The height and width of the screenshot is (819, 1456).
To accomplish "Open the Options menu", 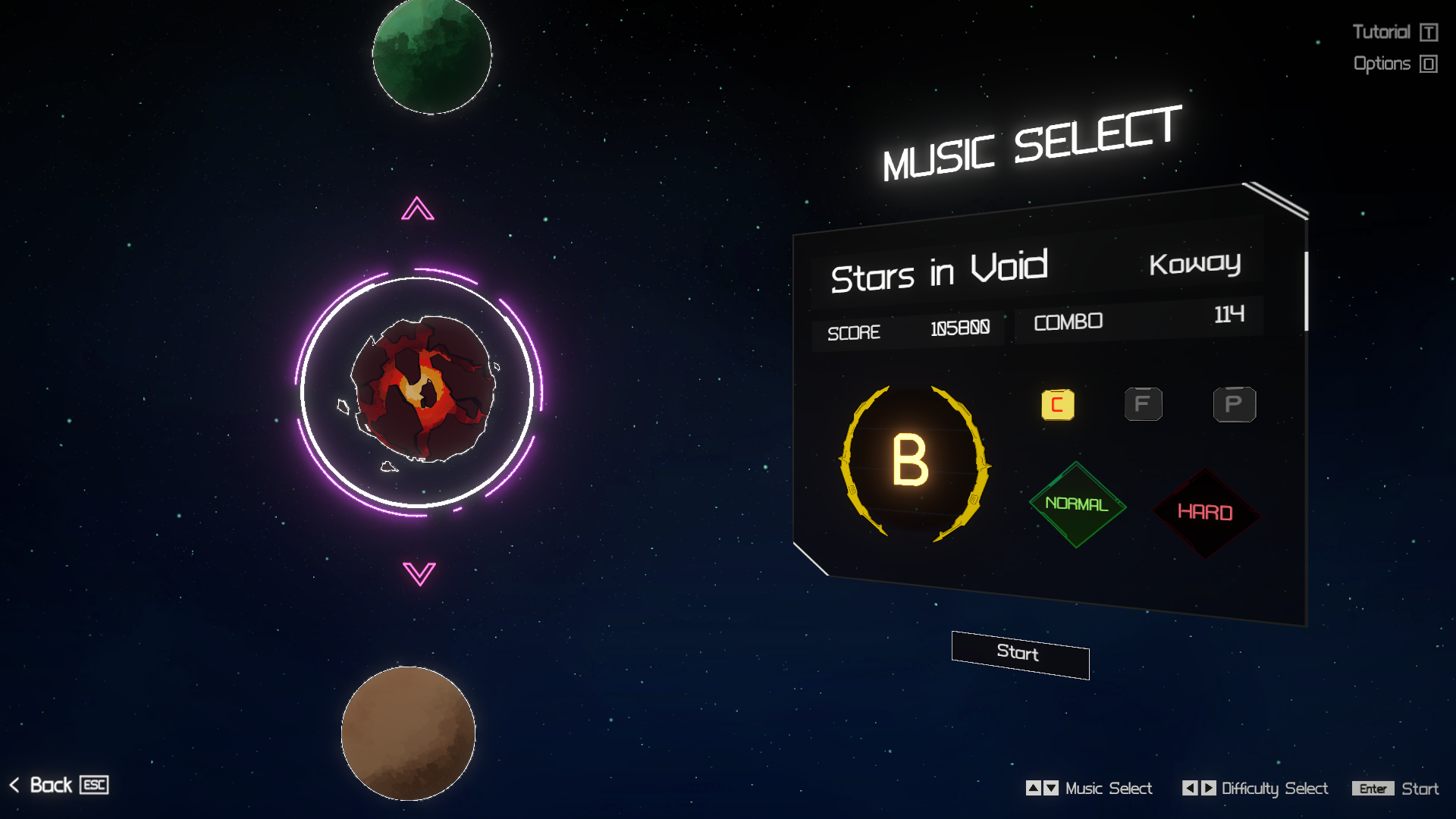I will pos(1394,64).
